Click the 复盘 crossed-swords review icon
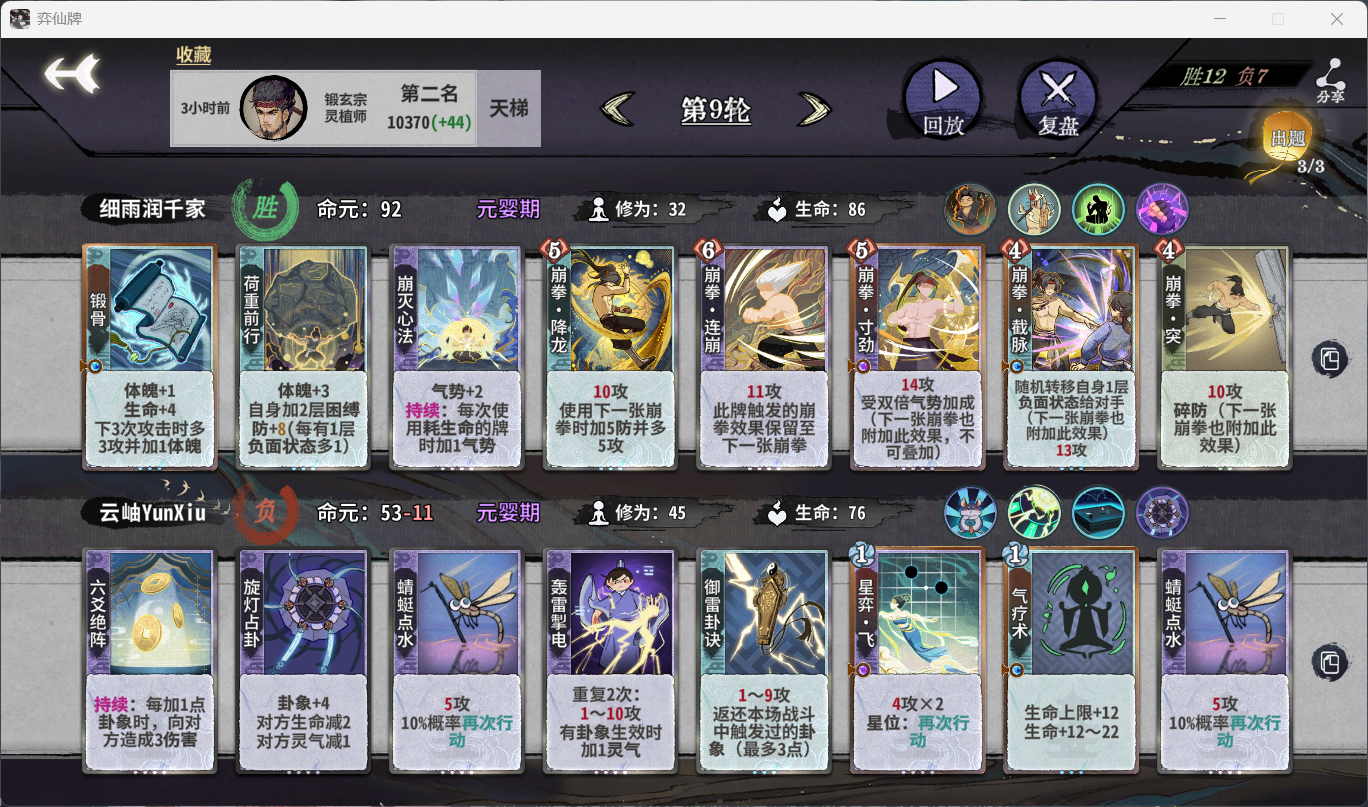 (x=1056, y=97)
